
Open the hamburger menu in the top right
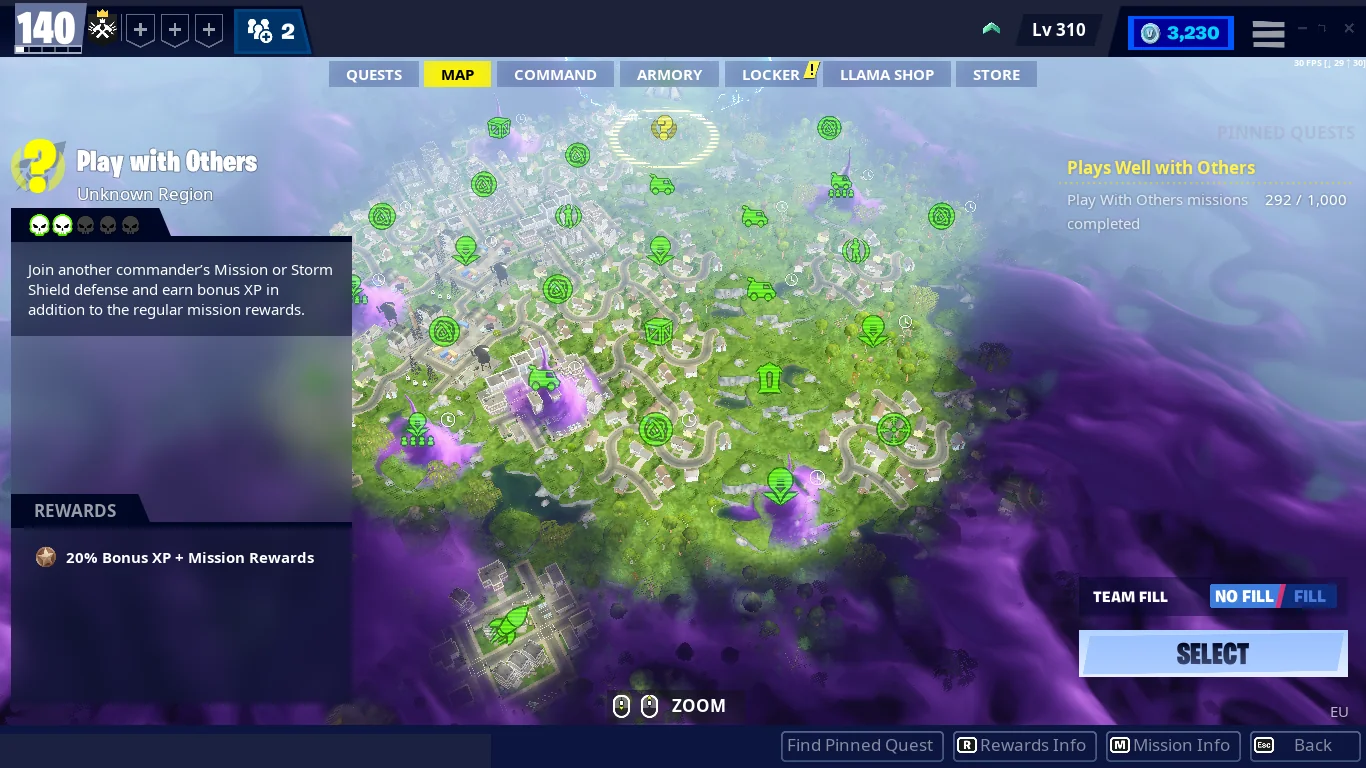click(1268, 33)
